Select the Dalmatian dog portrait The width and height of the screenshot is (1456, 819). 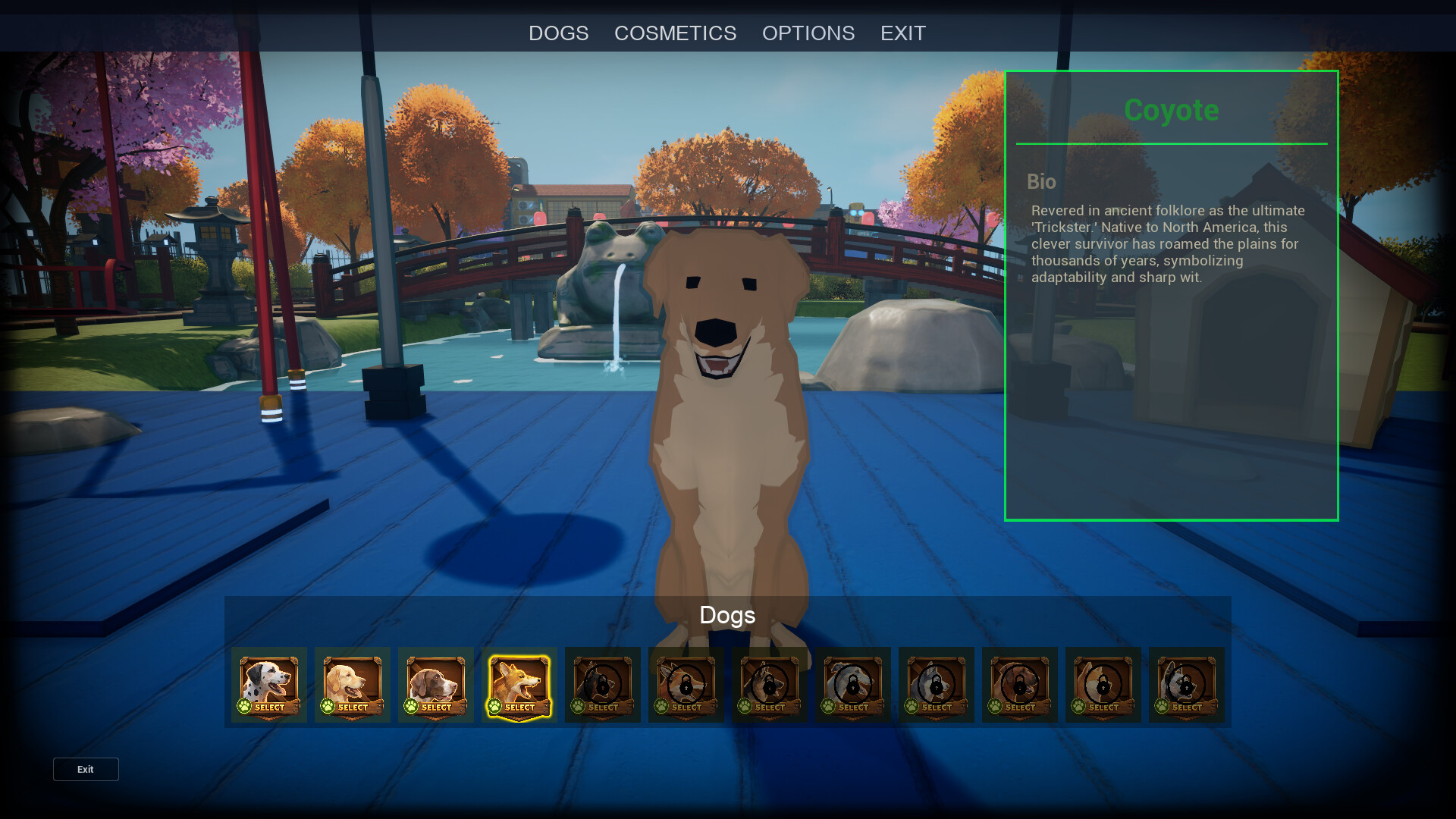coord(269,686)
